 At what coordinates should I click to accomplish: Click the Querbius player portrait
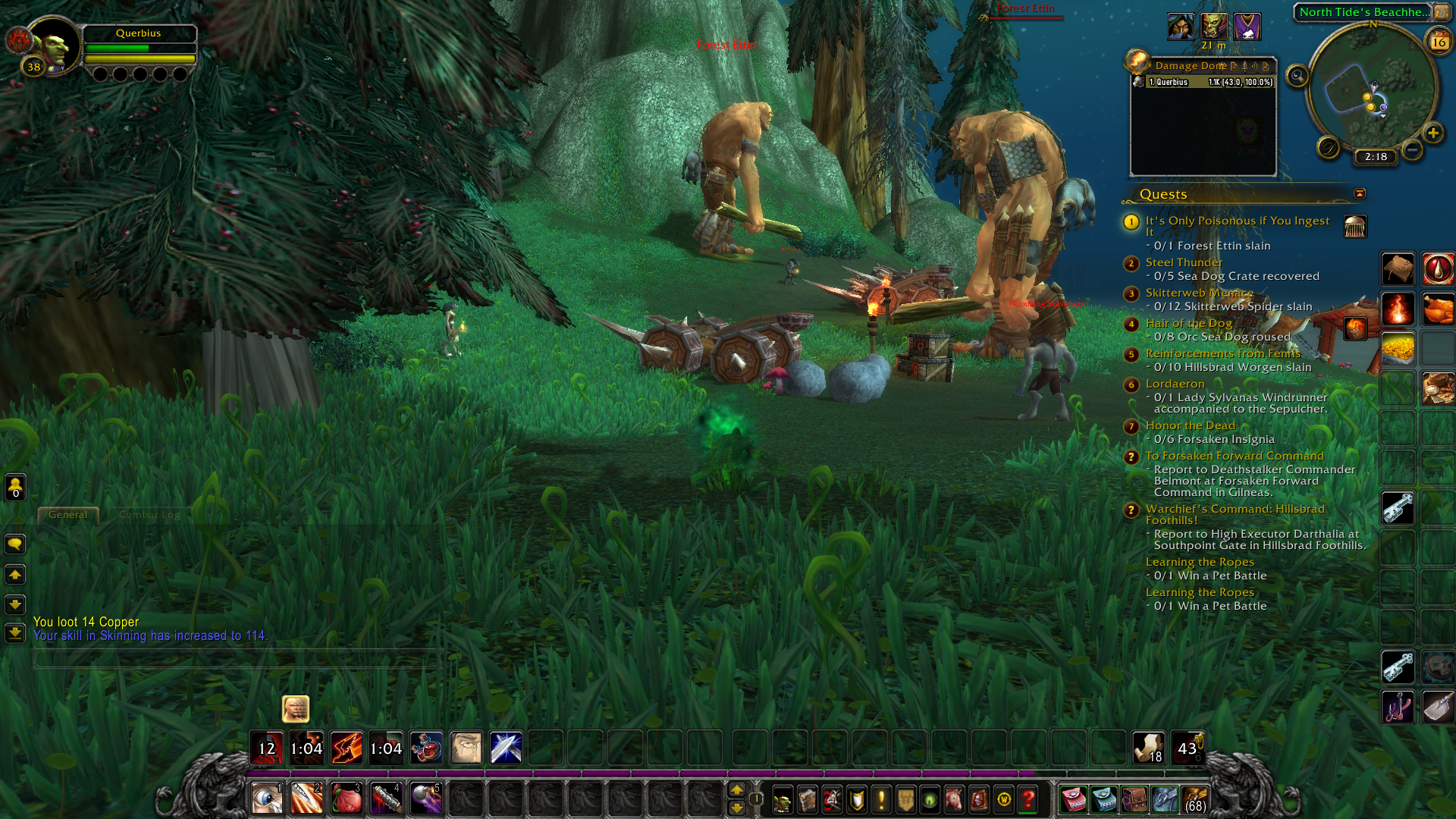pyautogui.click(x=55, y=45)
